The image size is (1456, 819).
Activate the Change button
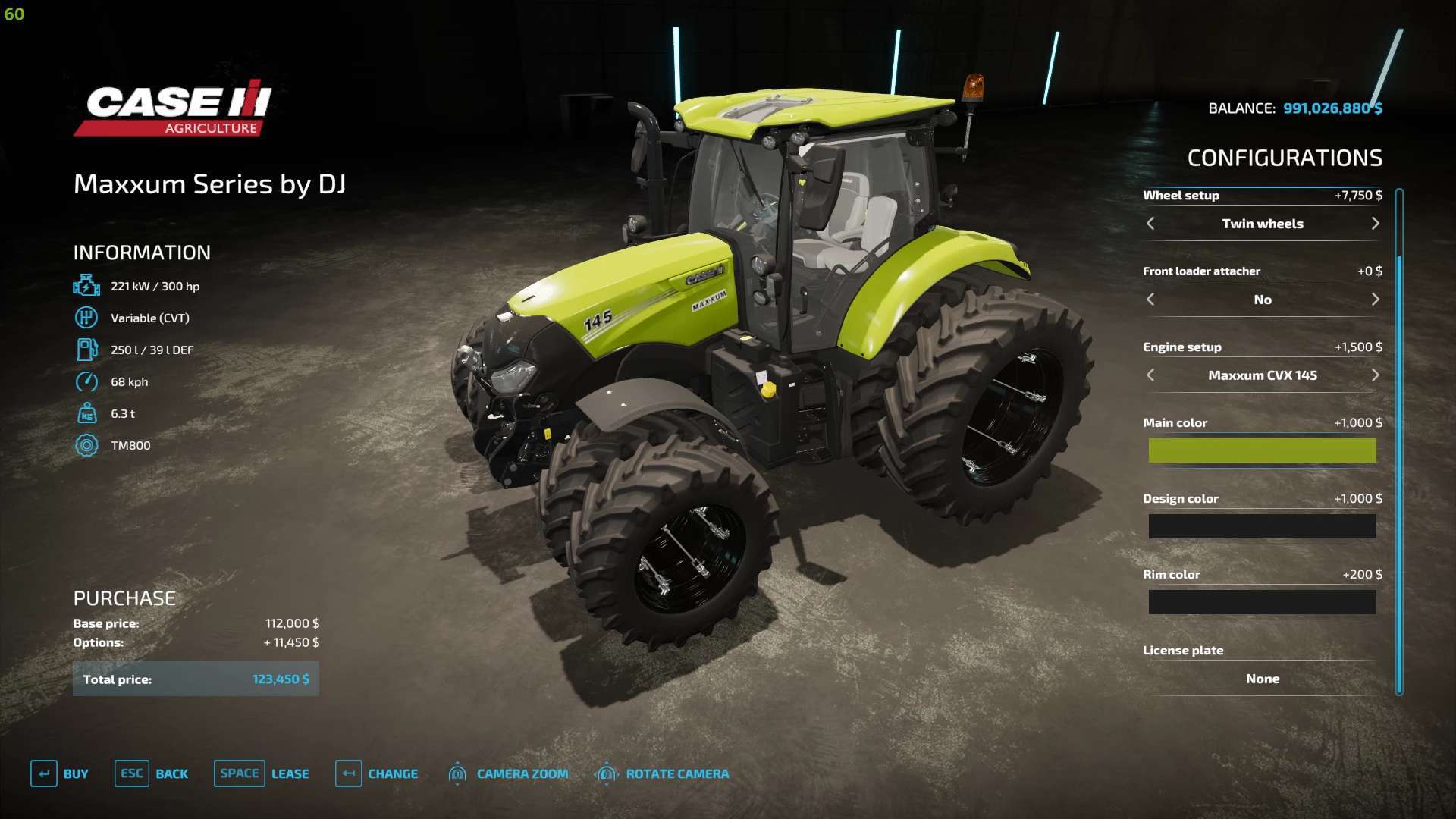(x=378, y=773)
